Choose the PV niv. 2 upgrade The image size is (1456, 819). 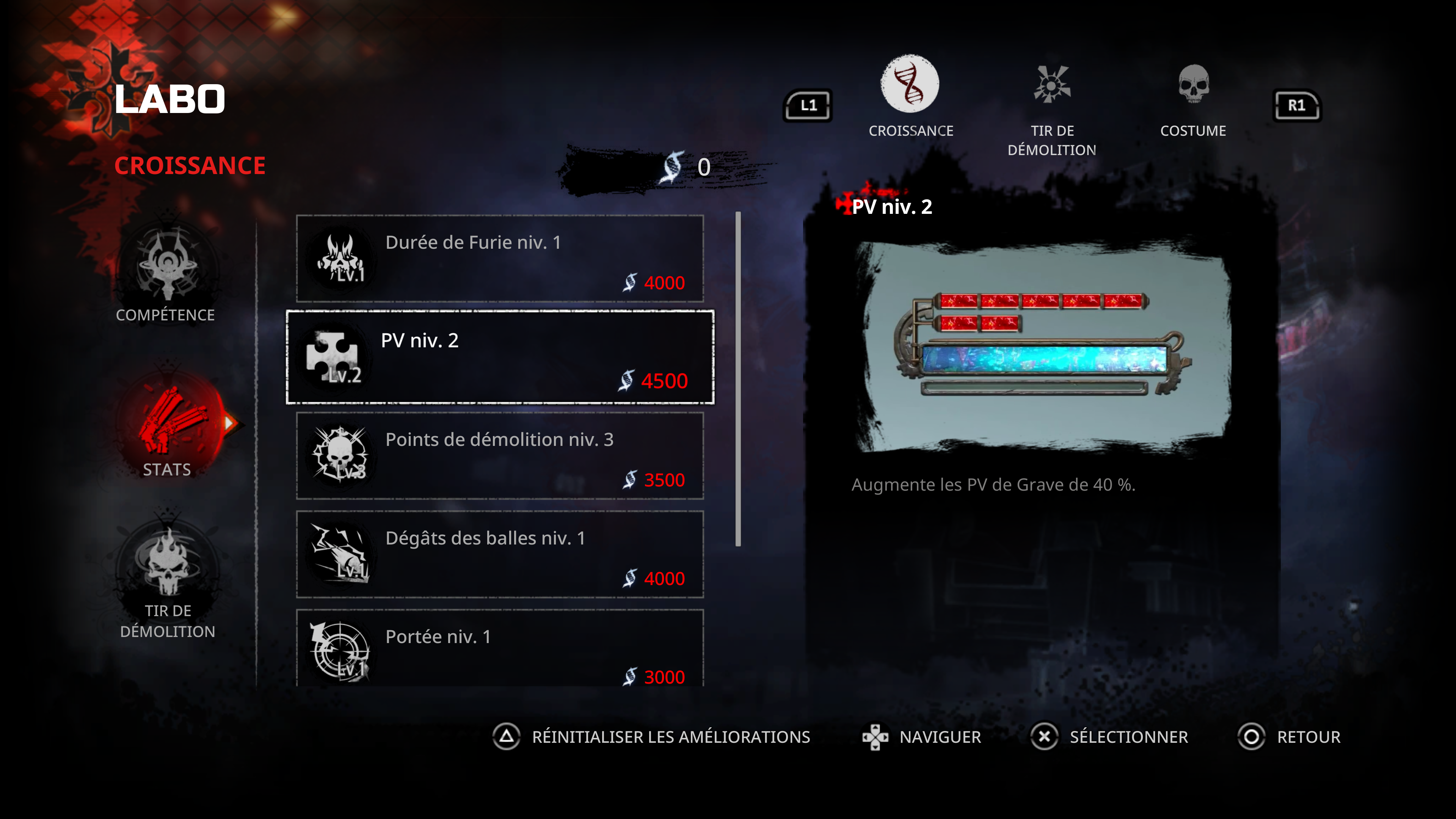(500, 357)
